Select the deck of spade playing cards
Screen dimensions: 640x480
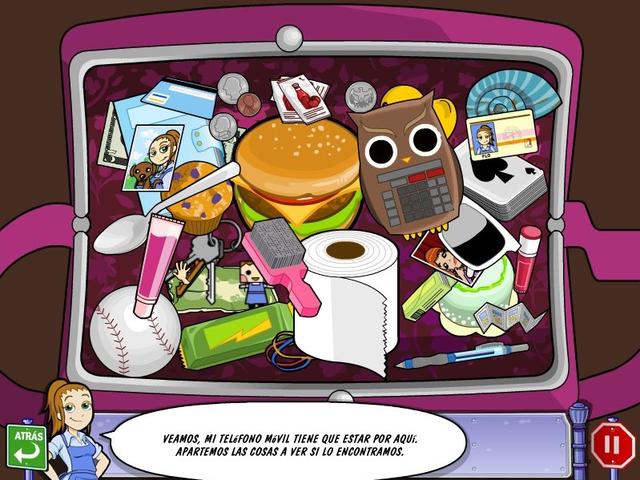coord(507,182)
